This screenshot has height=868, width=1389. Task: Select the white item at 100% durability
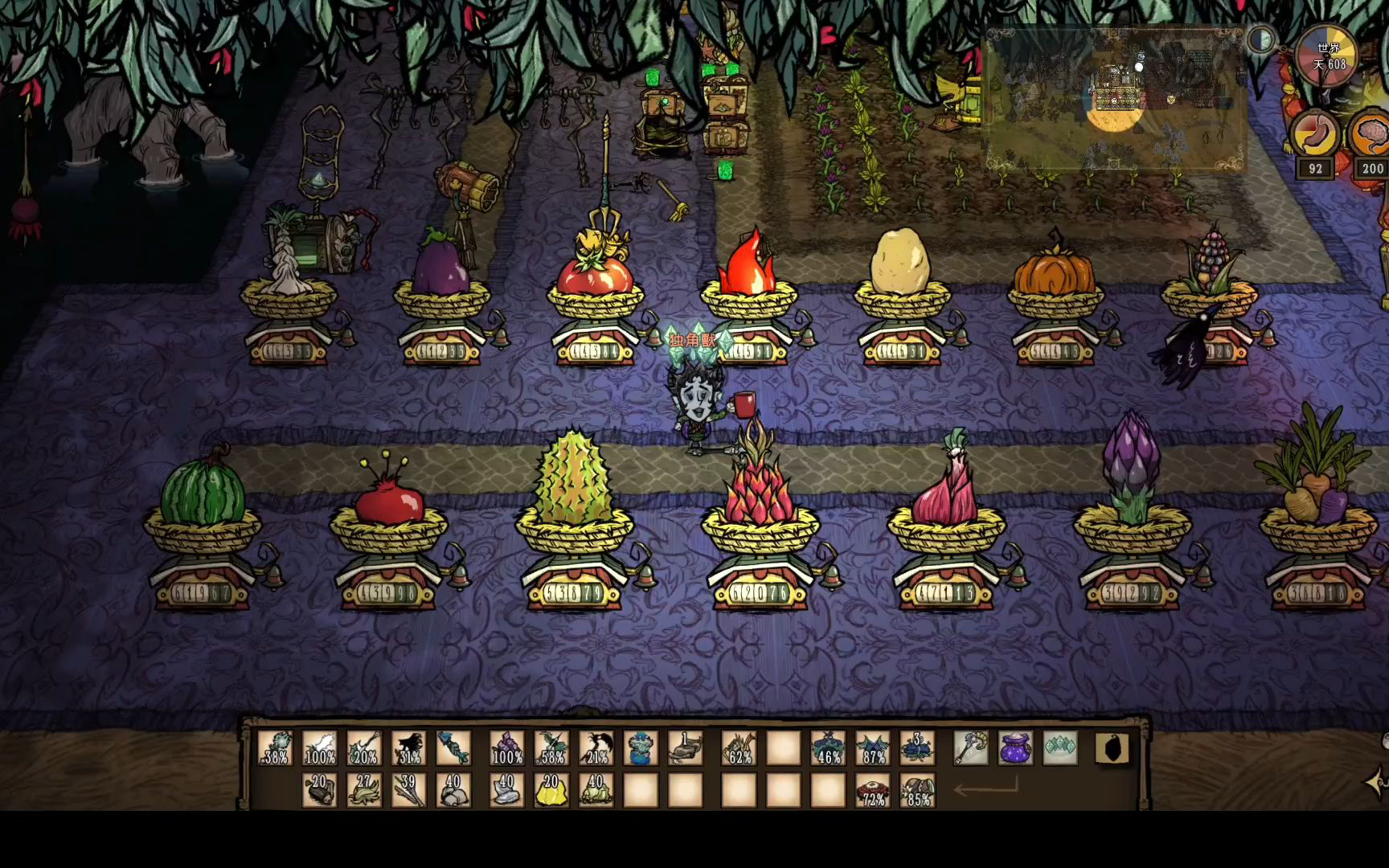point(319,747)
